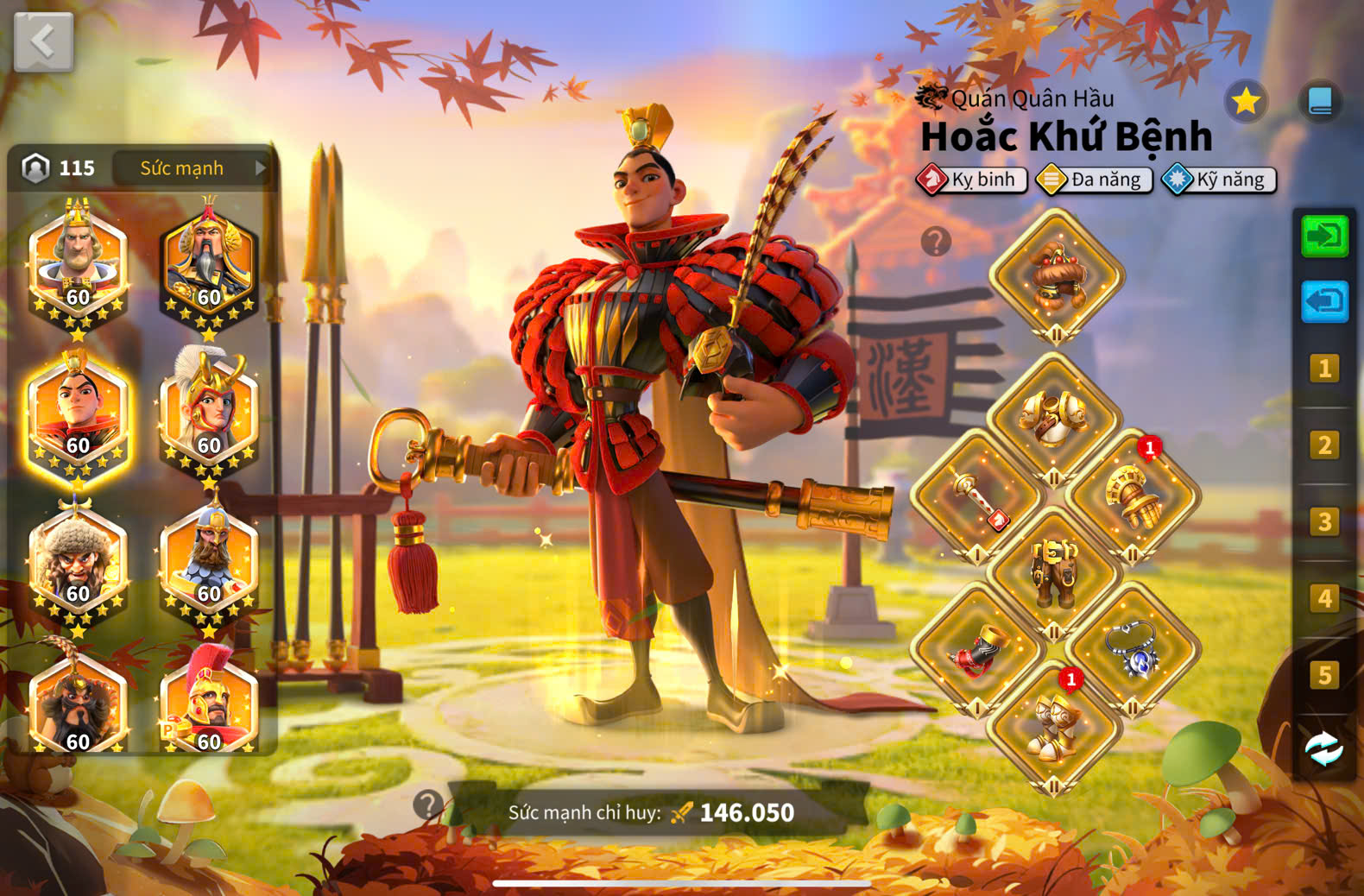Open help for Sức mạnh chỉ huy
This screenshot has width=1364, height=896.
[427, 805]
